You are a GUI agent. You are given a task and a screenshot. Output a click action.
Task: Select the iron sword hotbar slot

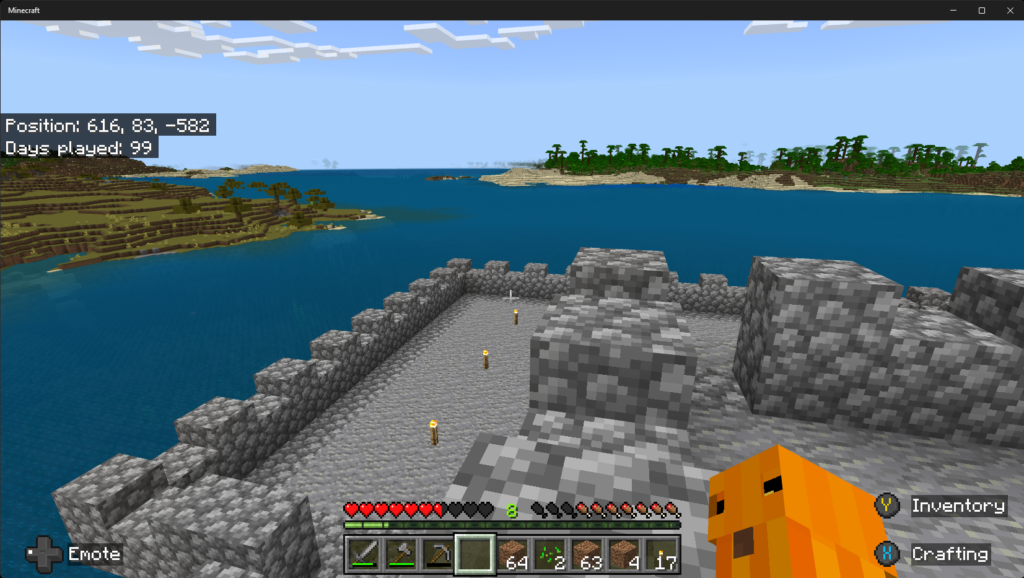point(362,553)
